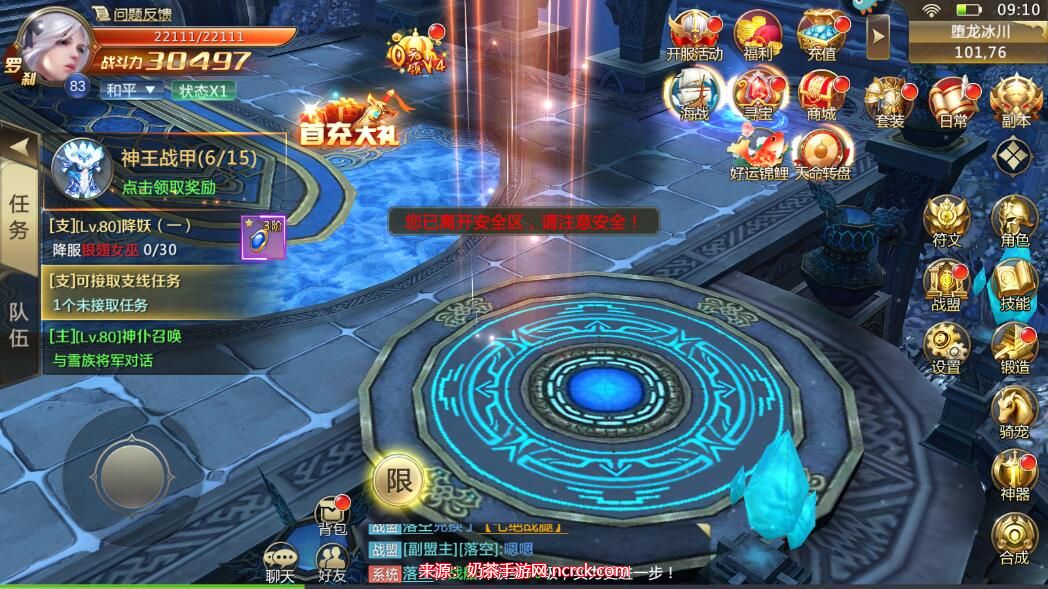Screen dimensions: 1048x589
Task: Open the 天命转盘 fortune wheel
Action: click(823, 153)
